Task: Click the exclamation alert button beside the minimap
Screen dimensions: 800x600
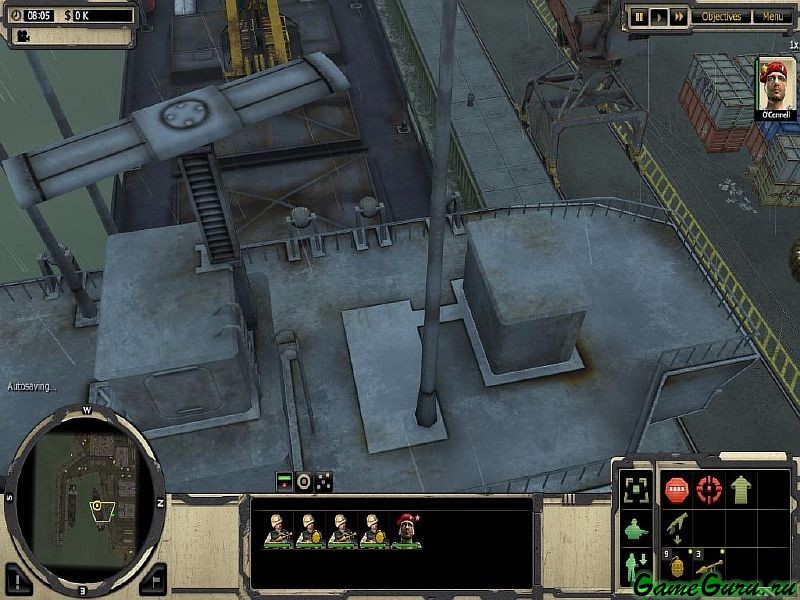Action: [x=19, y=580]
